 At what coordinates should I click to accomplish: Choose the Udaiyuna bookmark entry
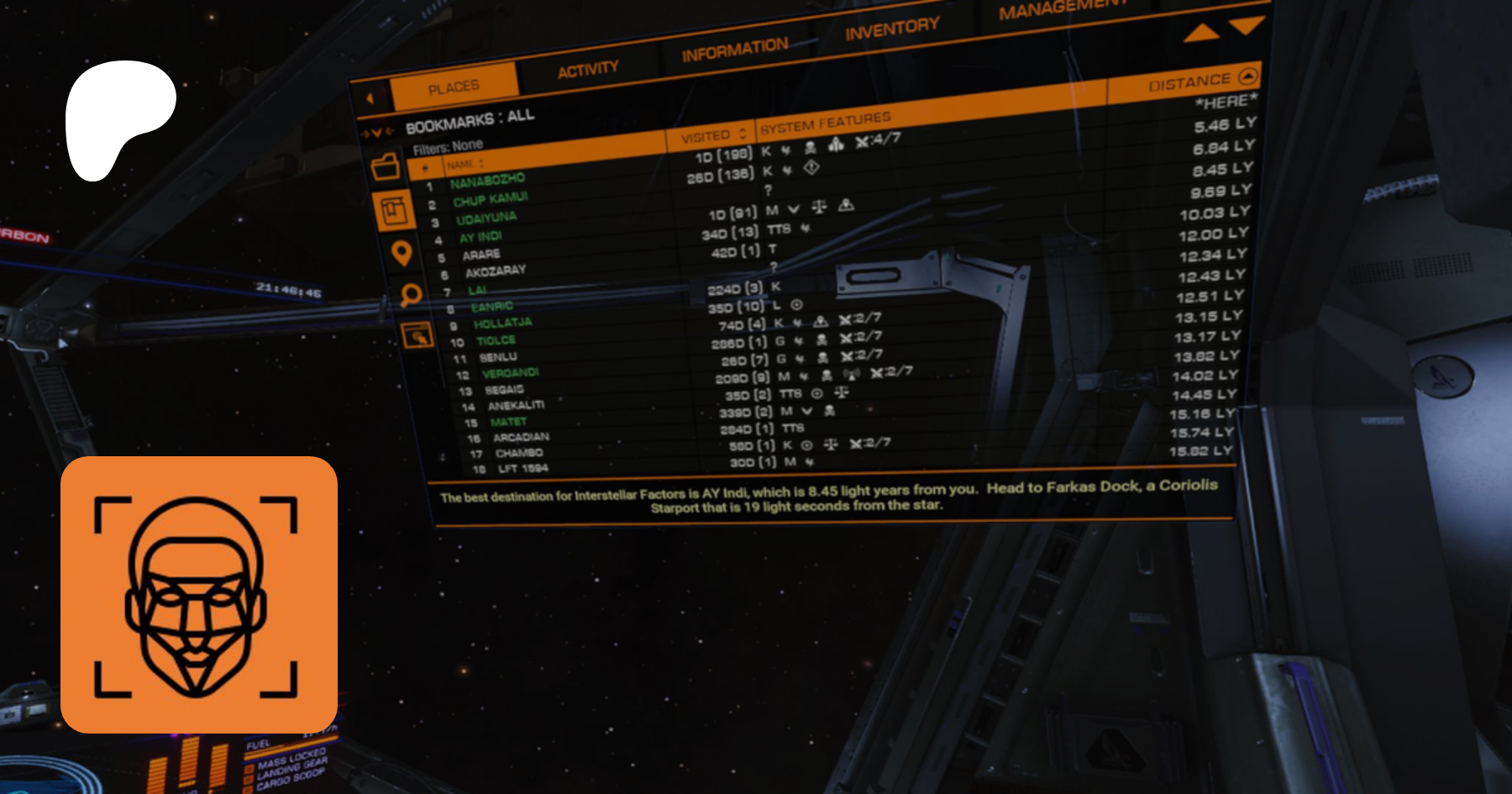tap(486, 218)
